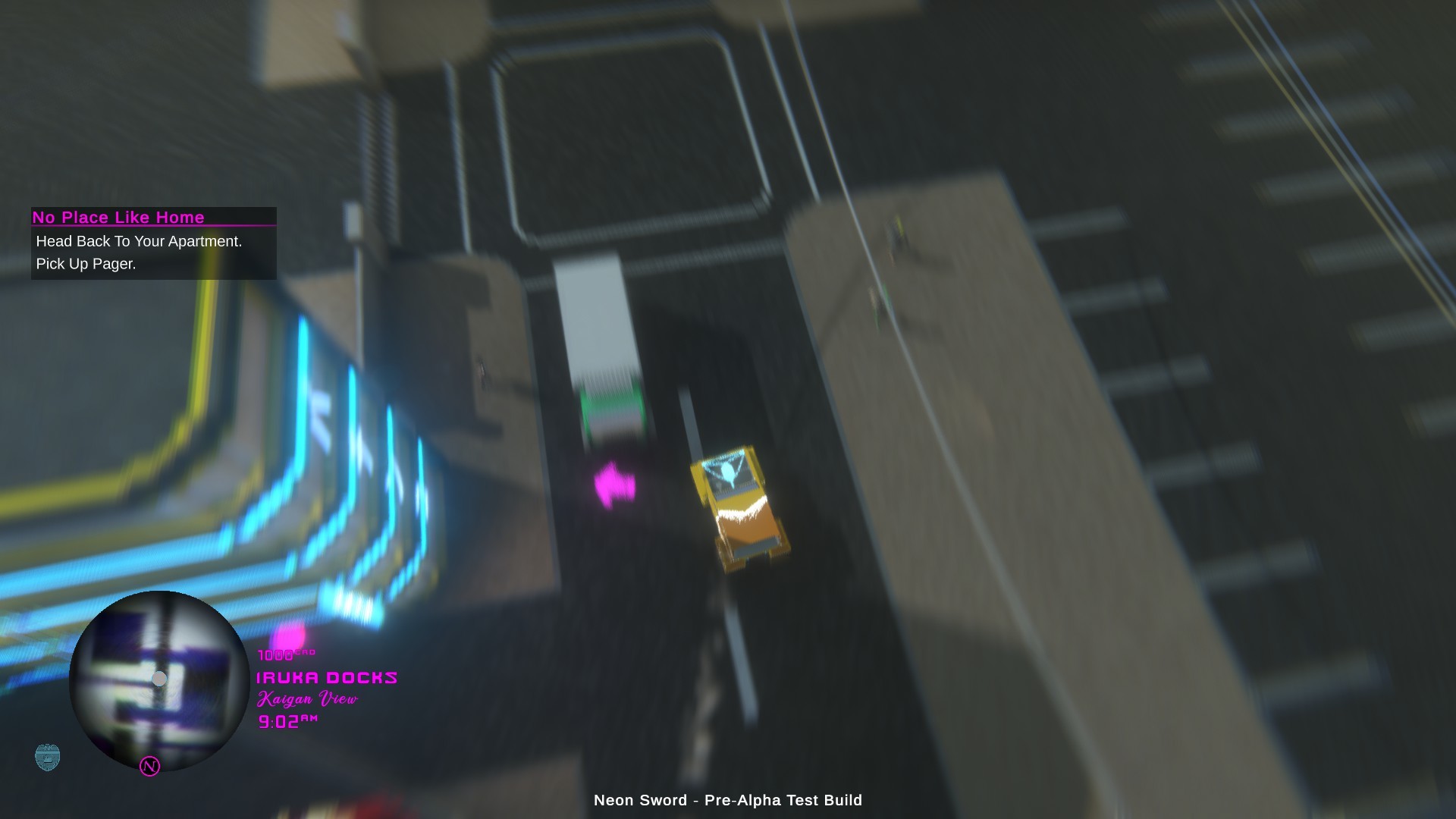The image size is (1456, 819).
Task: Toggle the Kaigan View district label
Action: click(306, 698)
